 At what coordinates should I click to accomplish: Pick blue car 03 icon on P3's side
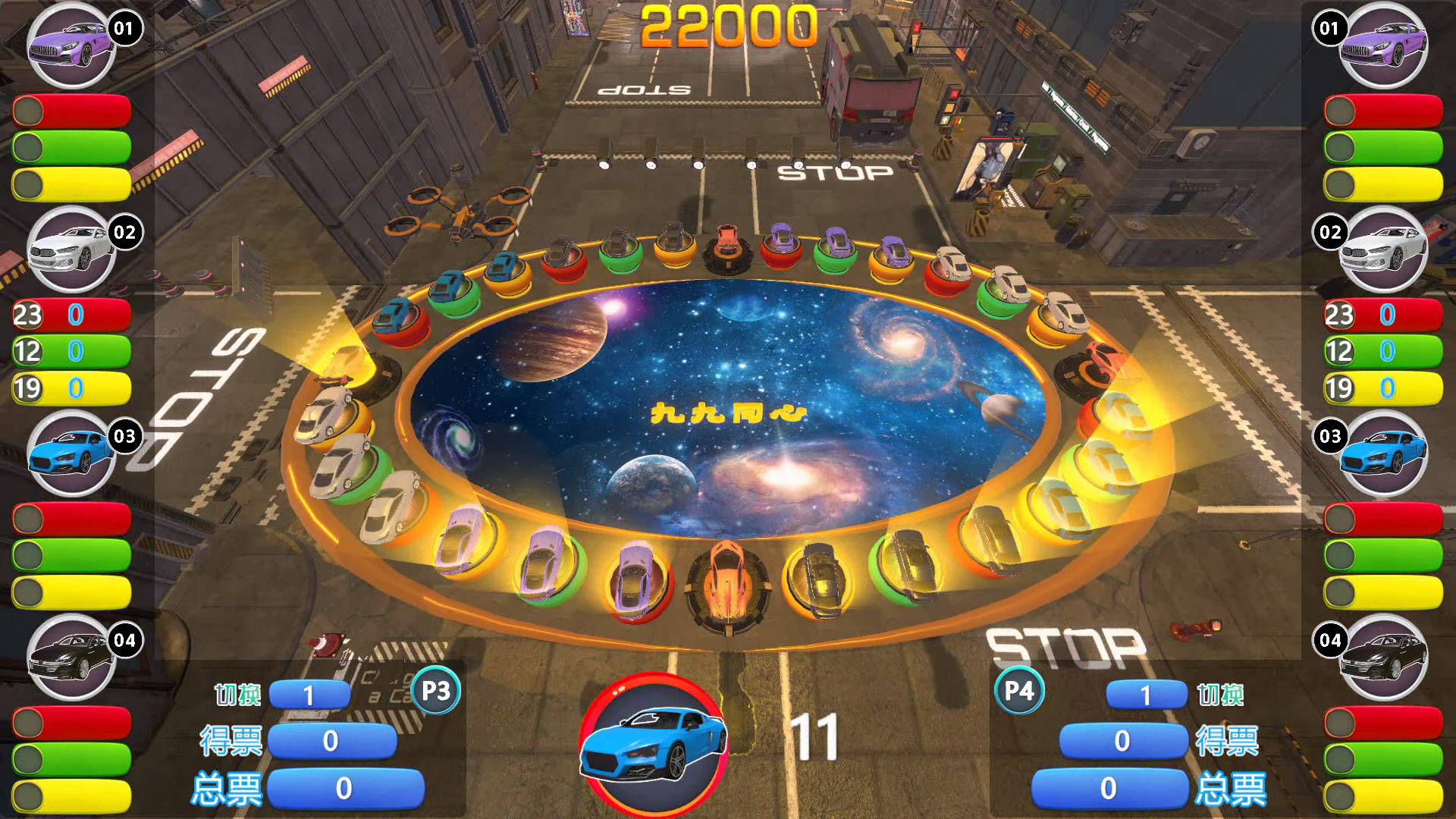(x=71, y=453)
